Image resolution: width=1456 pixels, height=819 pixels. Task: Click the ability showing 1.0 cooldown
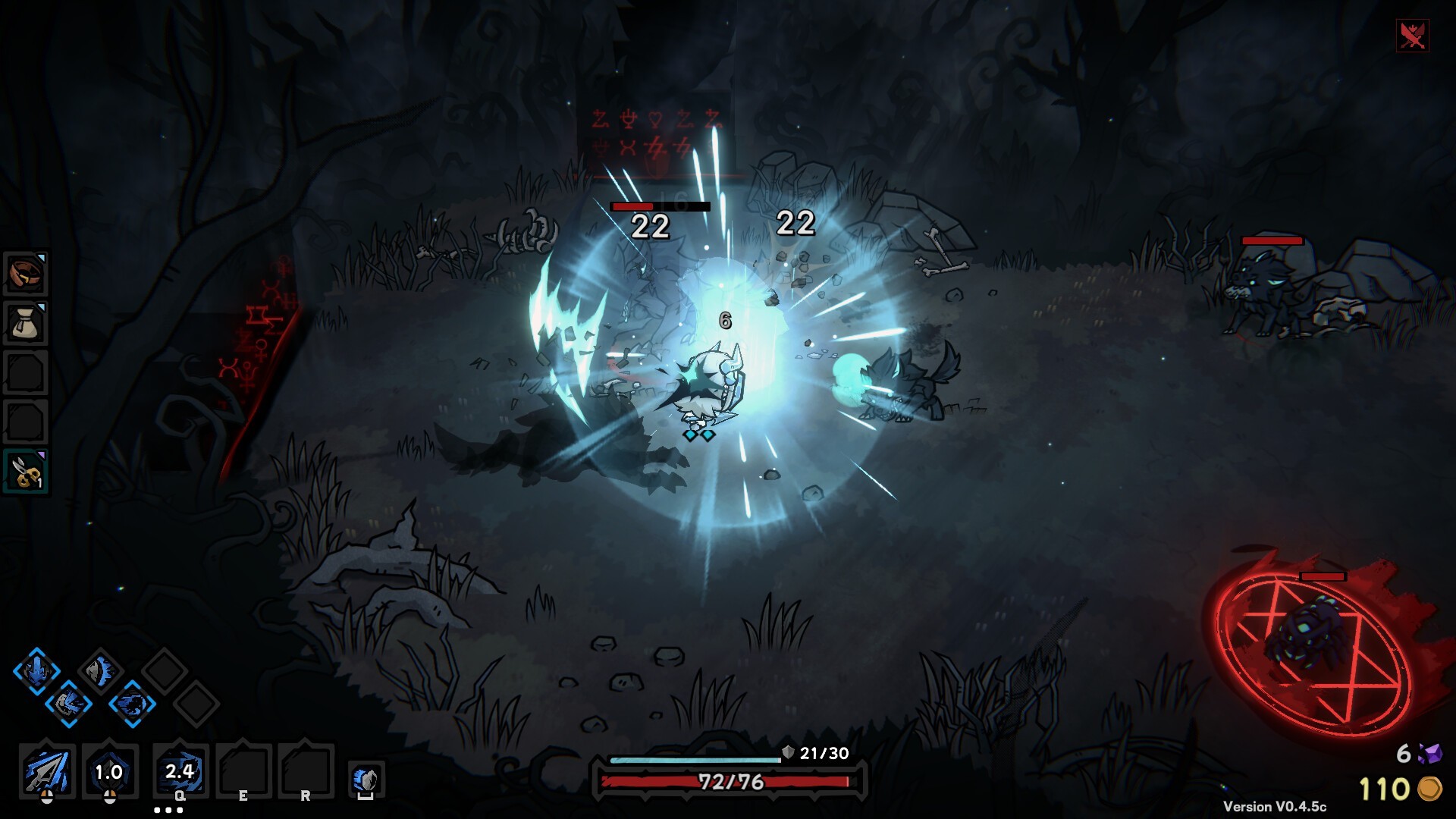tap(109, 771)
